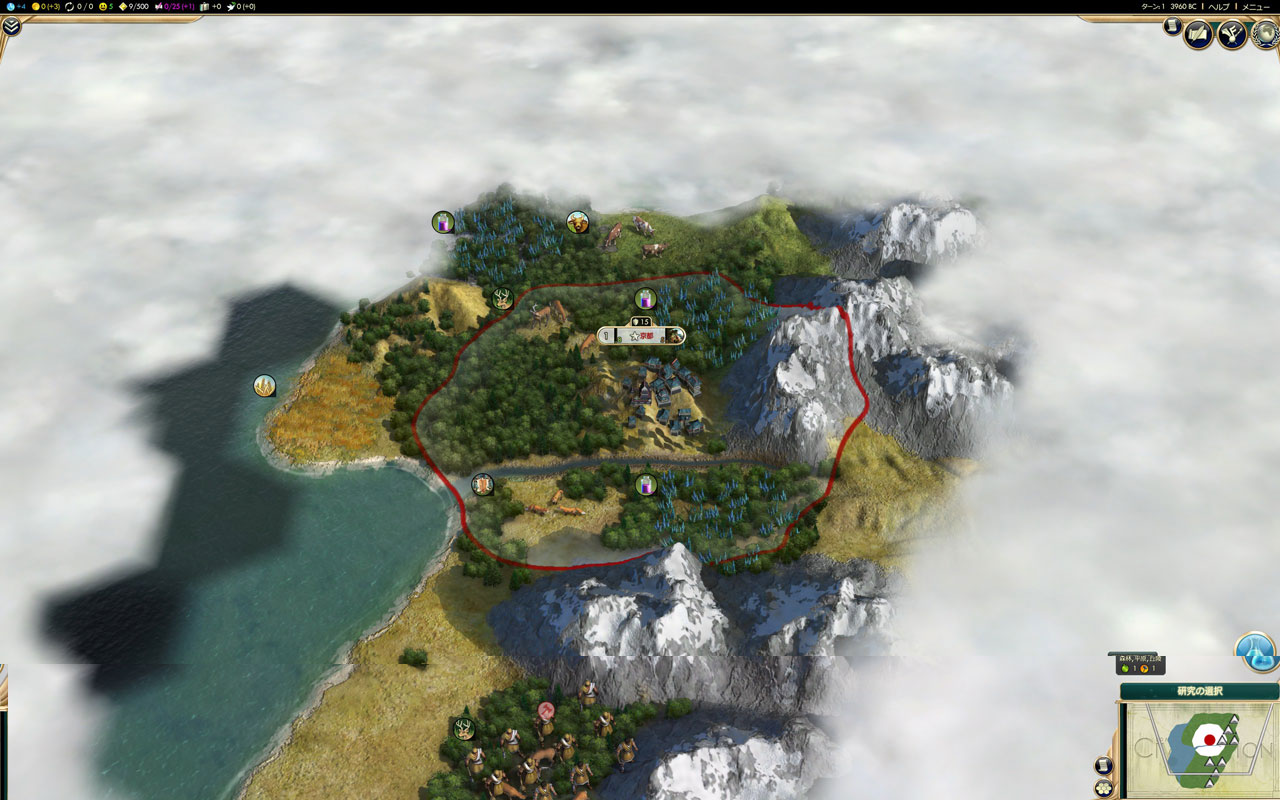Open the book and quill panel

coord(1198,34)
